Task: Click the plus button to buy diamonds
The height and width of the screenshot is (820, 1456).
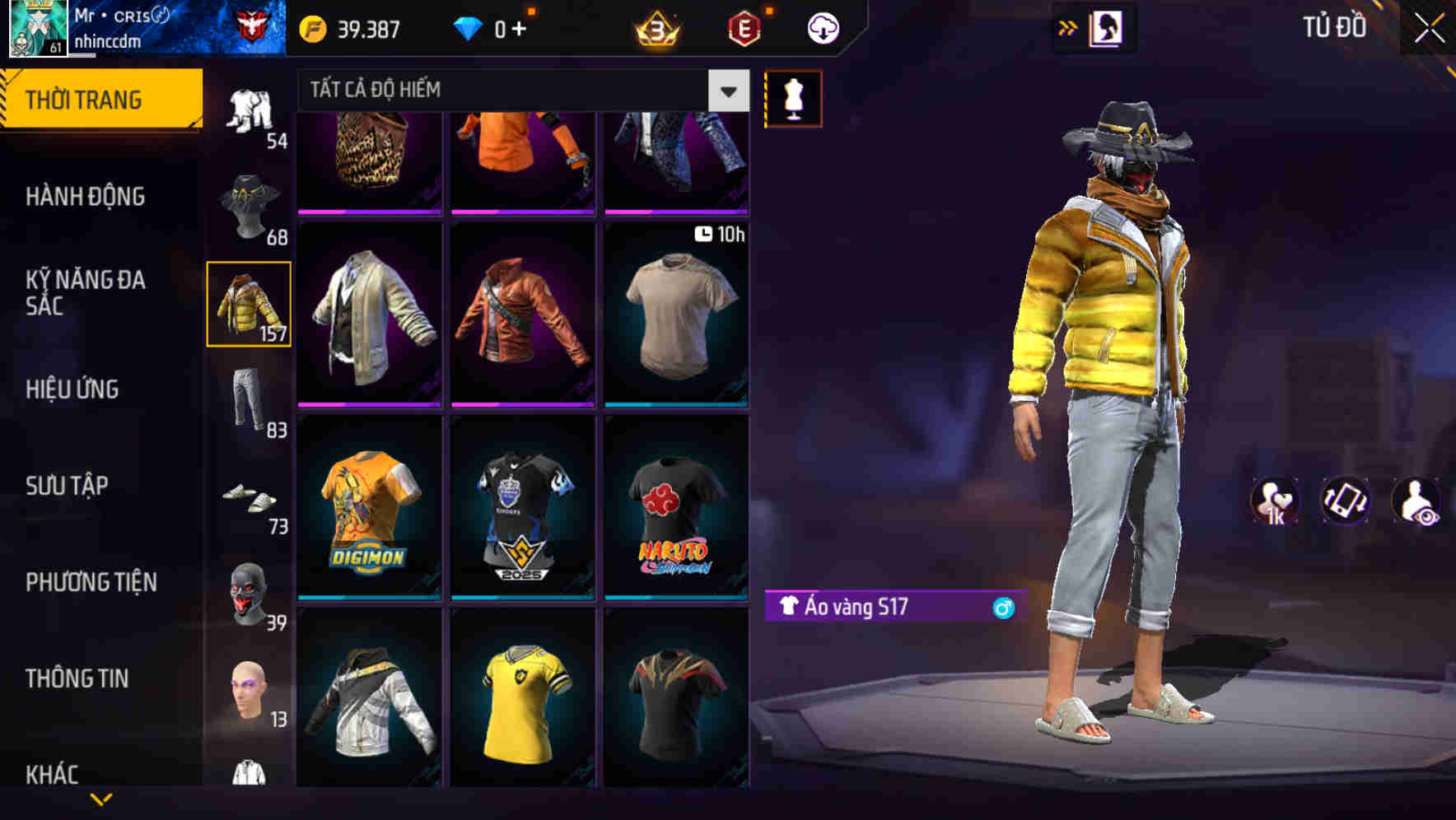Action: click(x=519, y=27)
